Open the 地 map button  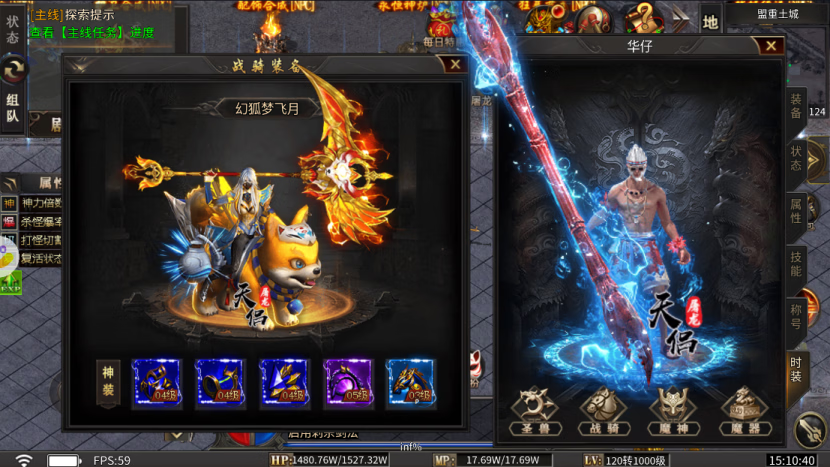tap(710, 20)
